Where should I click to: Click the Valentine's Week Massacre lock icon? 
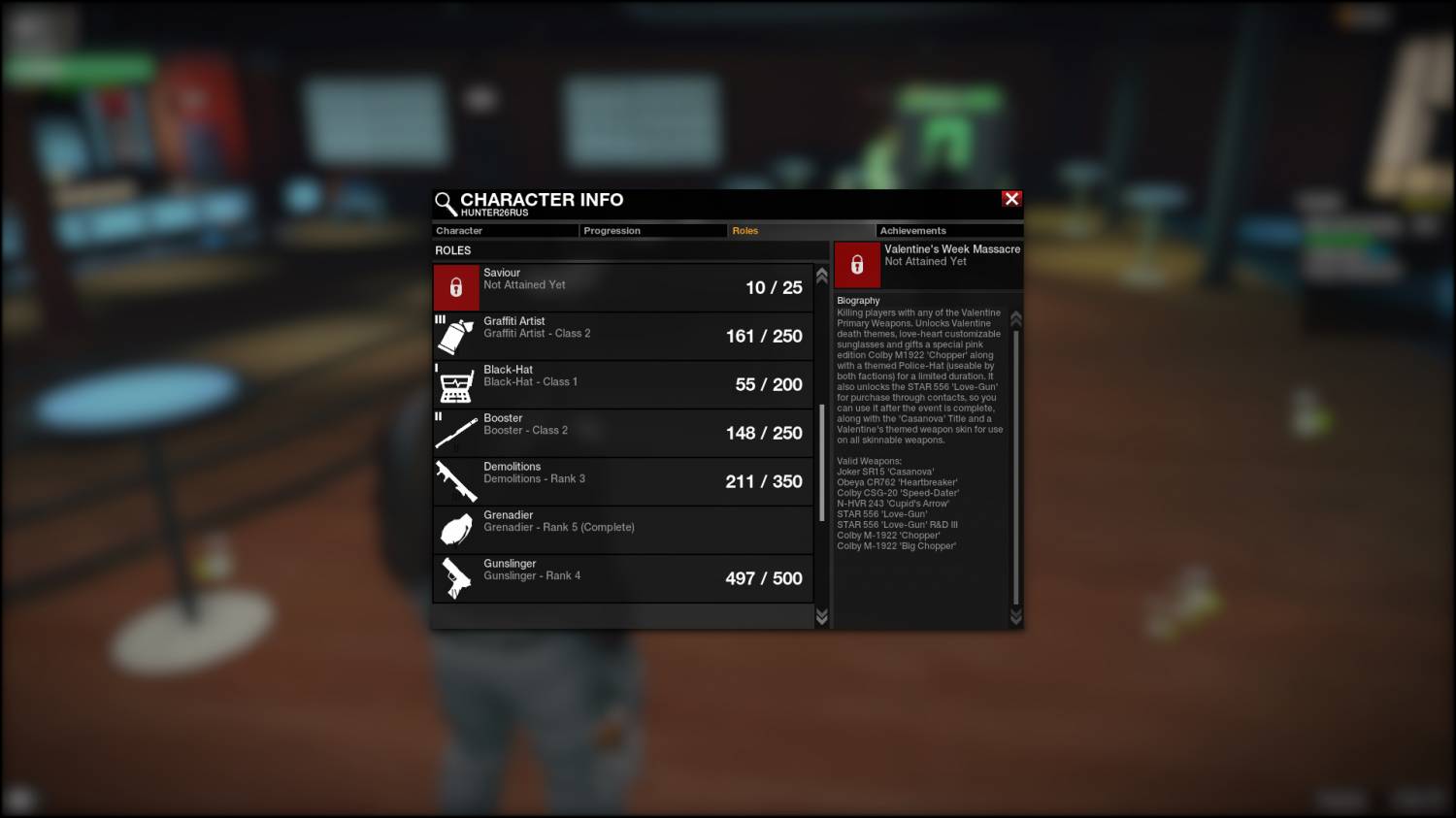point(857,265)
